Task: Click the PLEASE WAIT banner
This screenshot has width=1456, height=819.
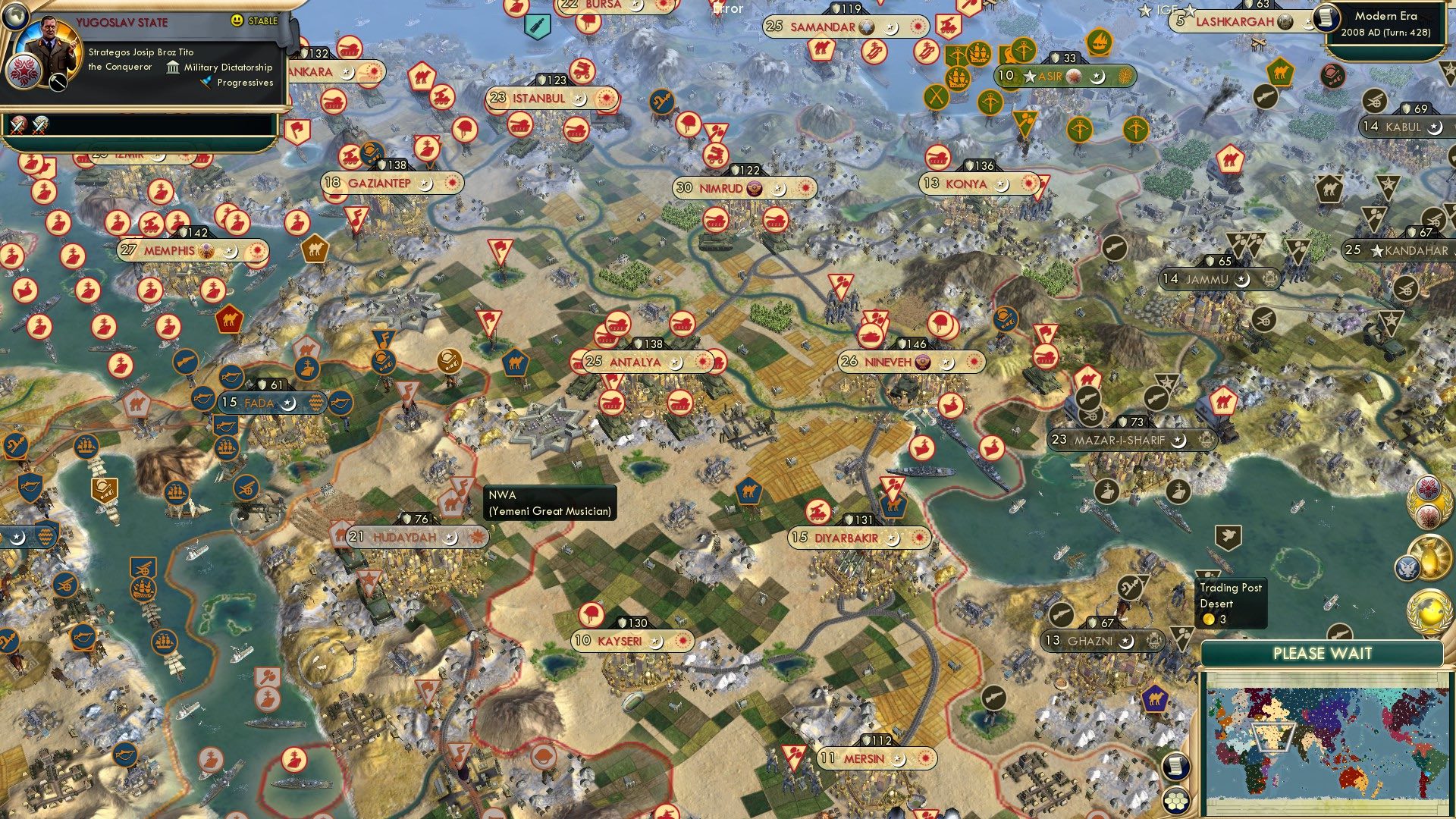Action: click(1323, 652)
